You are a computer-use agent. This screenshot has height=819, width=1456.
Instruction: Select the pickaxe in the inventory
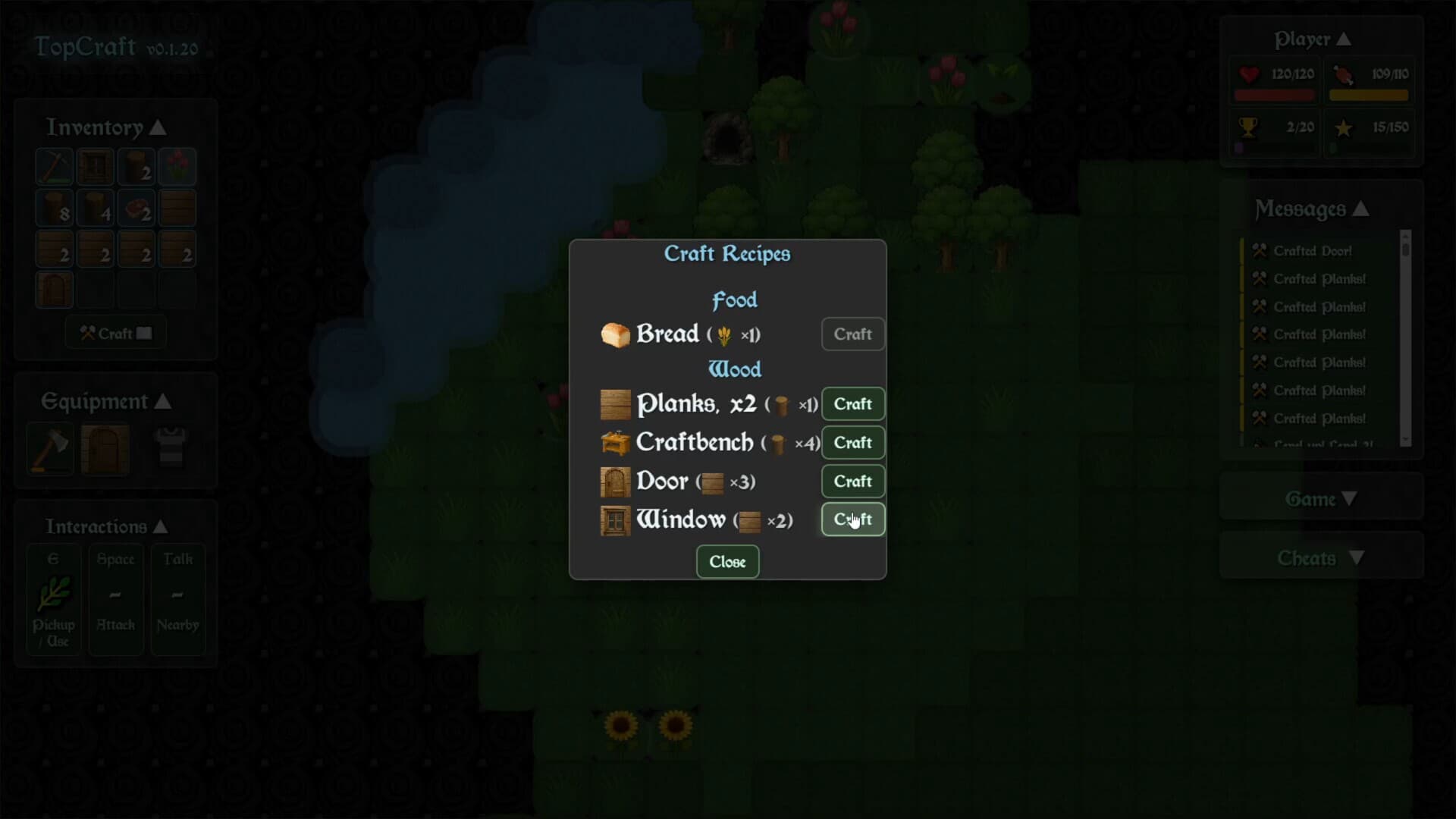point(53,167)
